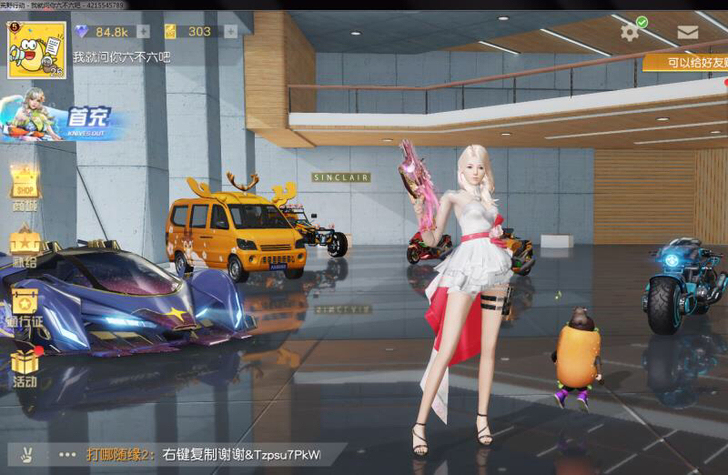Screen dimensions: 728x475
Task: Open the gear settings icon
Action: point(629,32)
